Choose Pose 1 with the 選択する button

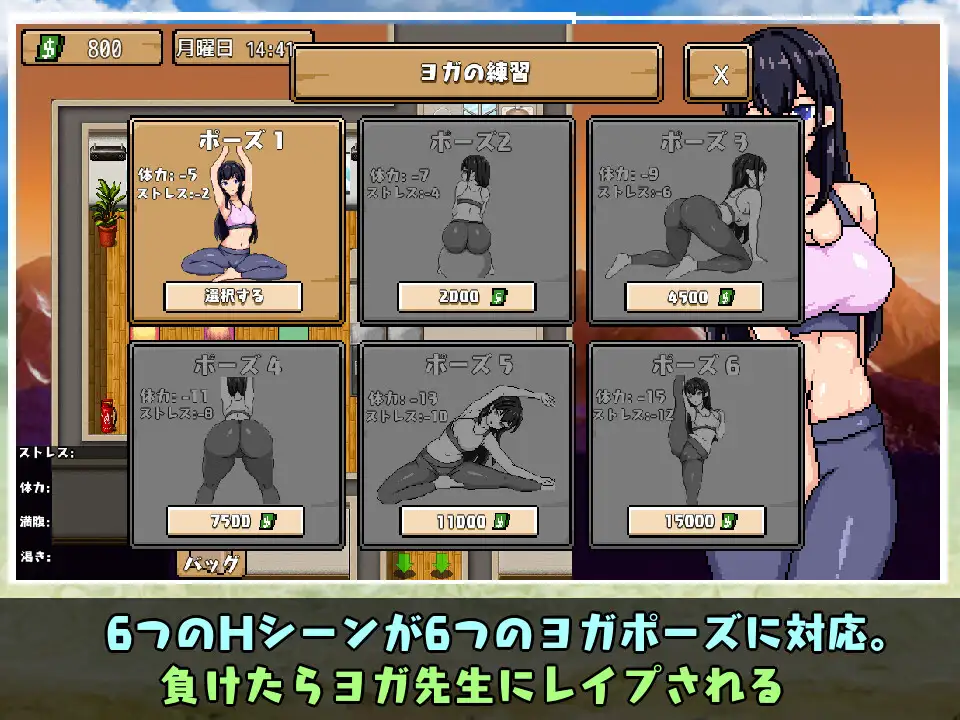pyautogui.click(x=233, y=296)
